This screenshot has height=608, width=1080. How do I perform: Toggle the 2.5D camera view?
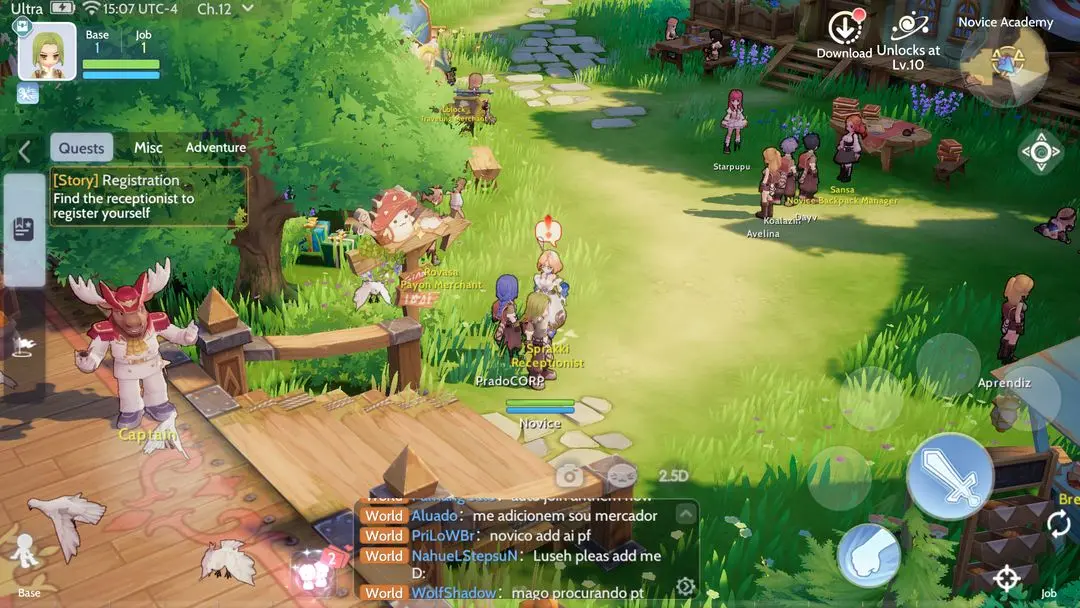coord(673,476)
